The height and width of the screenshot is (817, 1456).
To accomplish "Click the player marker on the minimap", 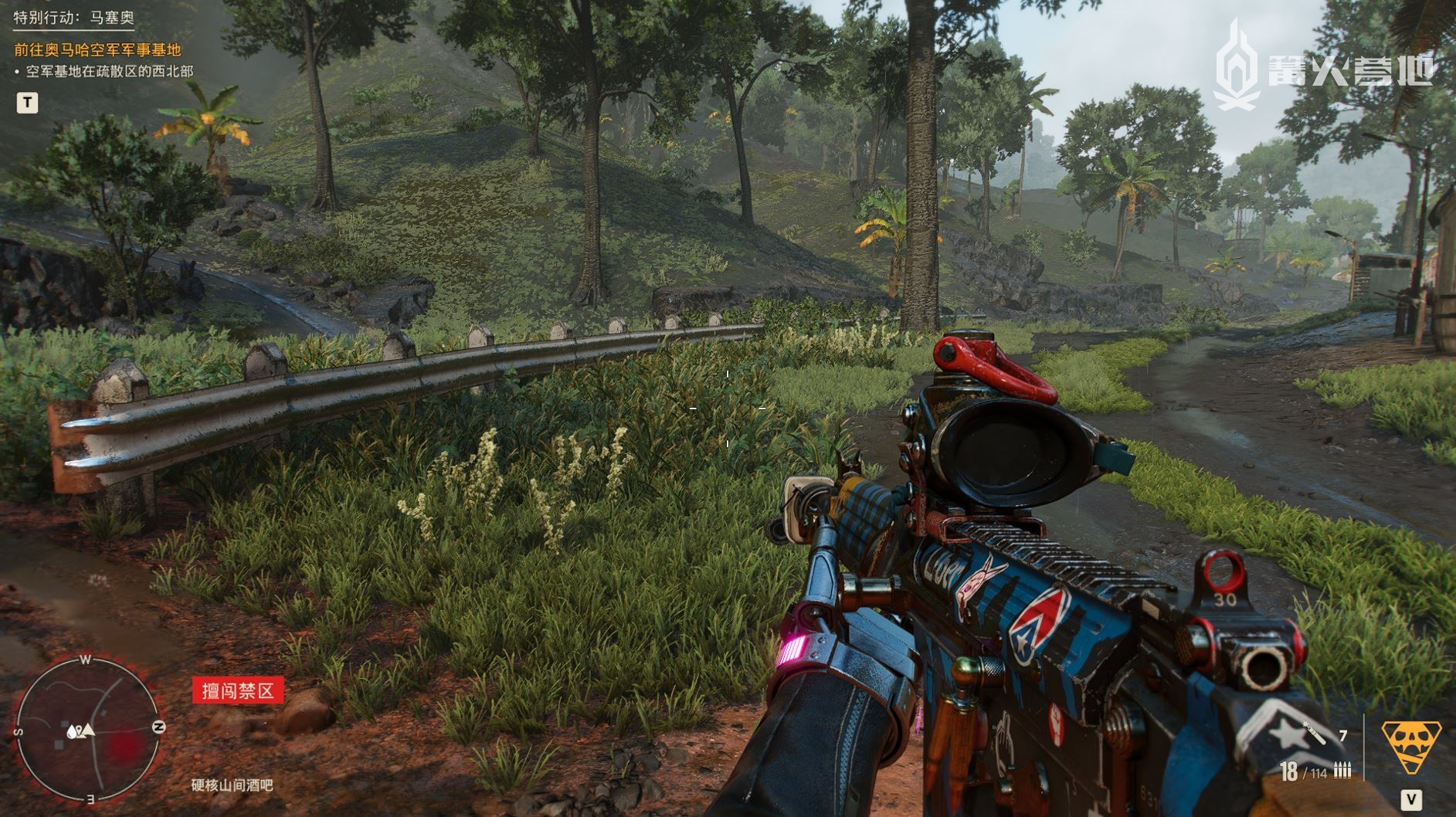I will (x=88, y=730).
